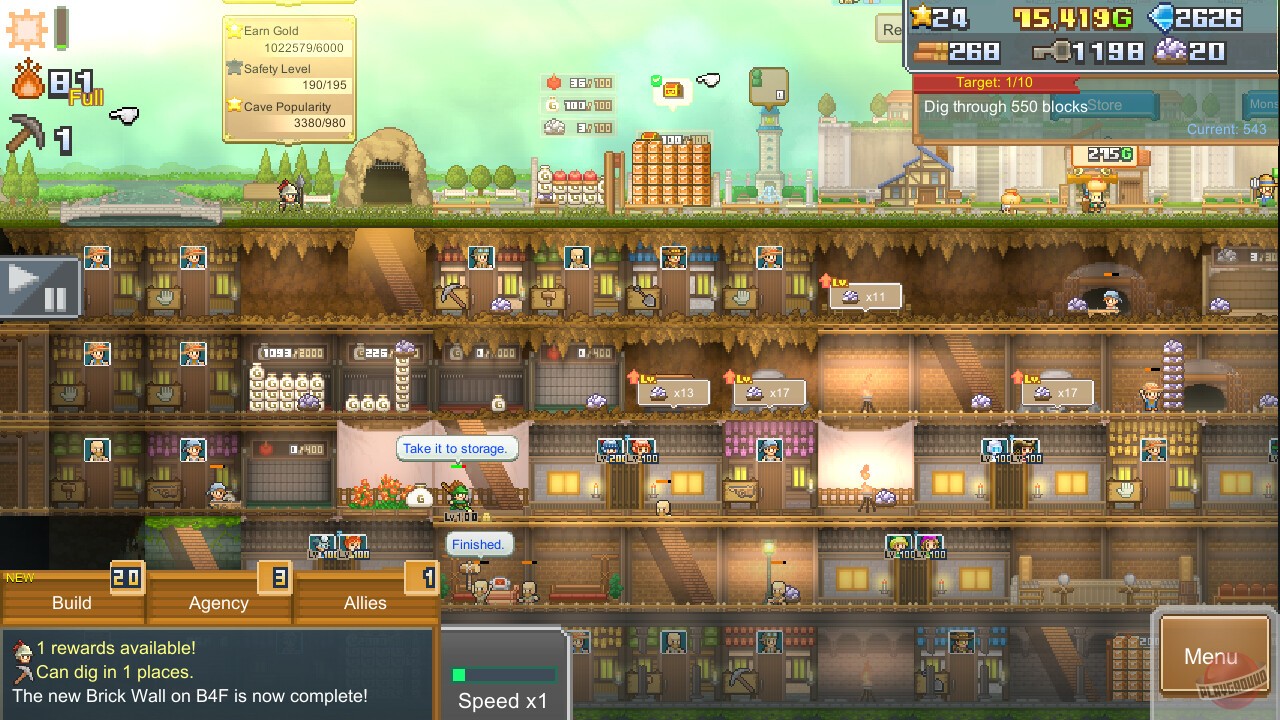The height and width of the screenshot is (720, 1280).
Task: Open the Menu
Action: (1213, 657)
